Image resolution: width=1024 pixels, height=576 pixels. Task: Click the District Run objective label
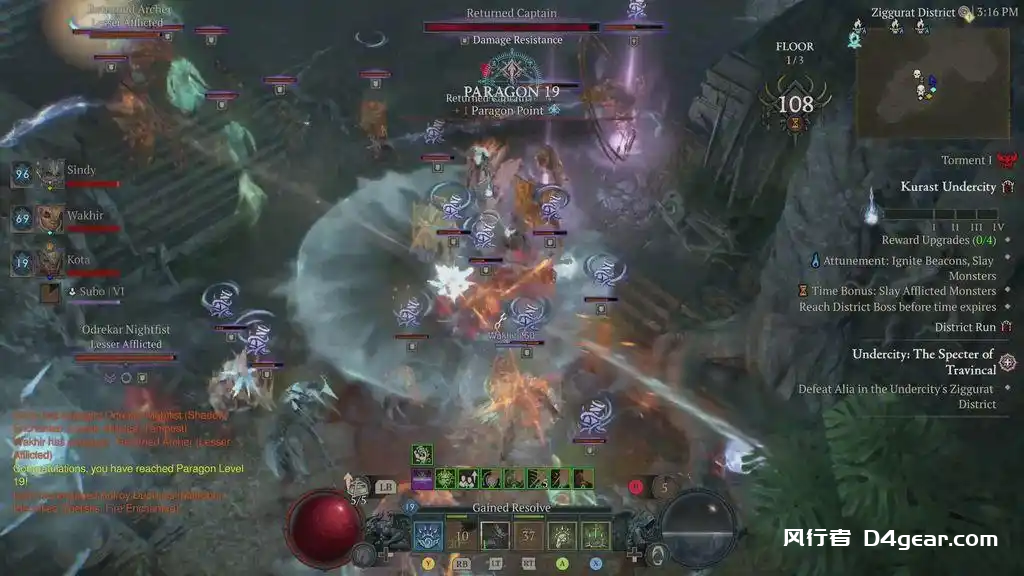[x=965, y=327]
